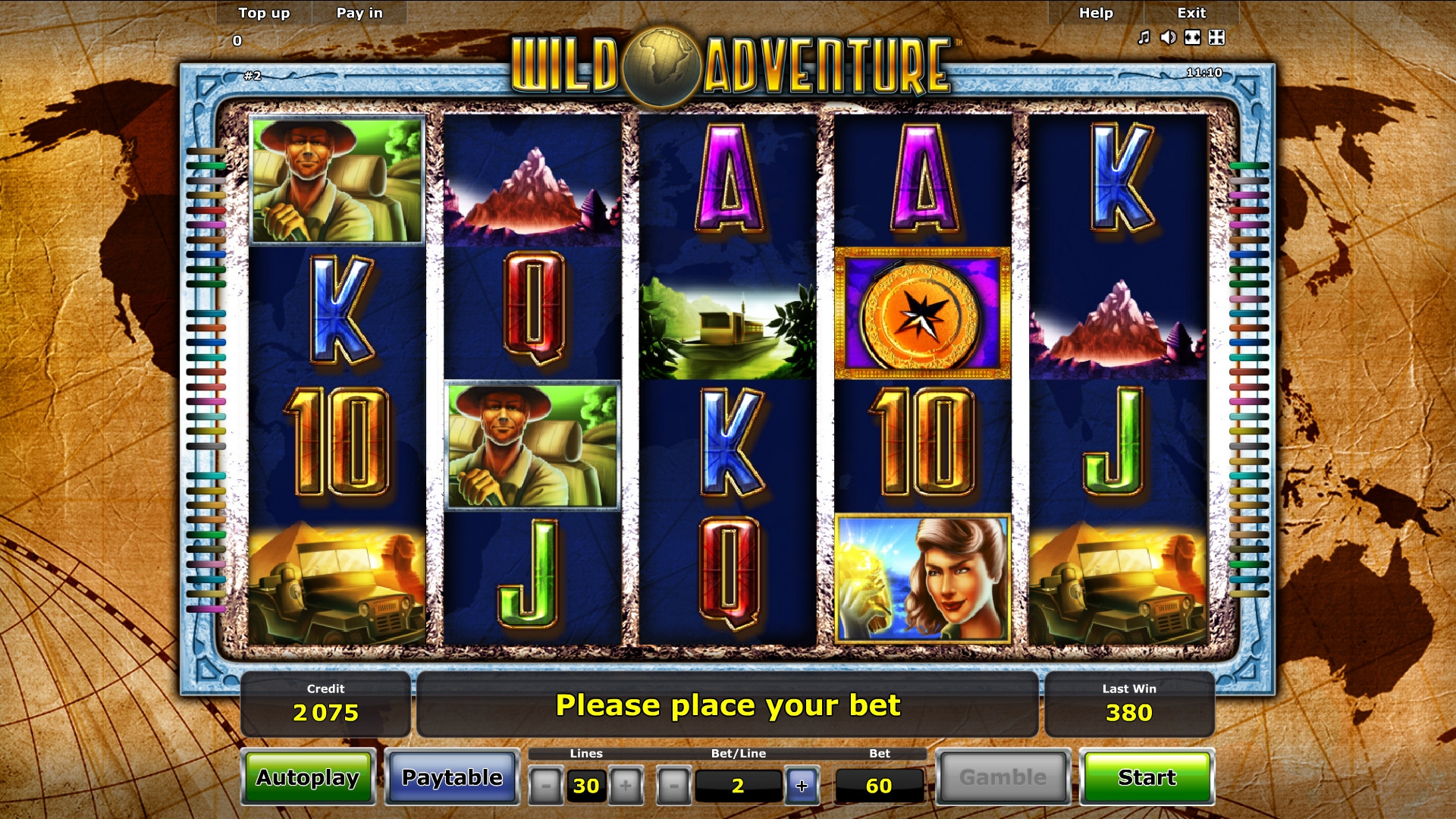1456x819 pixels.
Task: Click the horizontal arrows stretch-screen icon
Action: tap(1193, 37)
